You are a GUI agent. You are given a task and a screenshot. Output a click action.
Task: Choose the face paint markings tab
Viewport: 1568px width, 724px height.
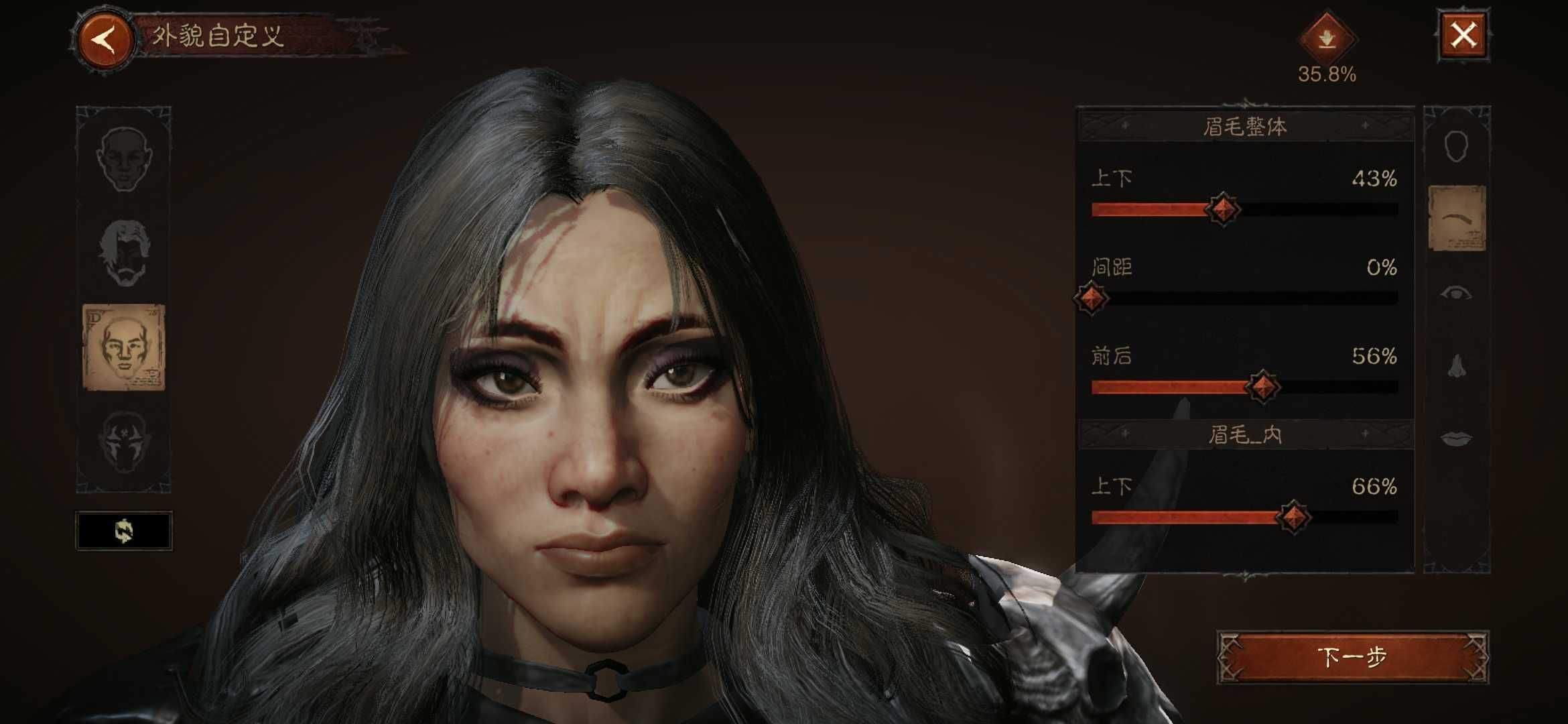(124, 442)
